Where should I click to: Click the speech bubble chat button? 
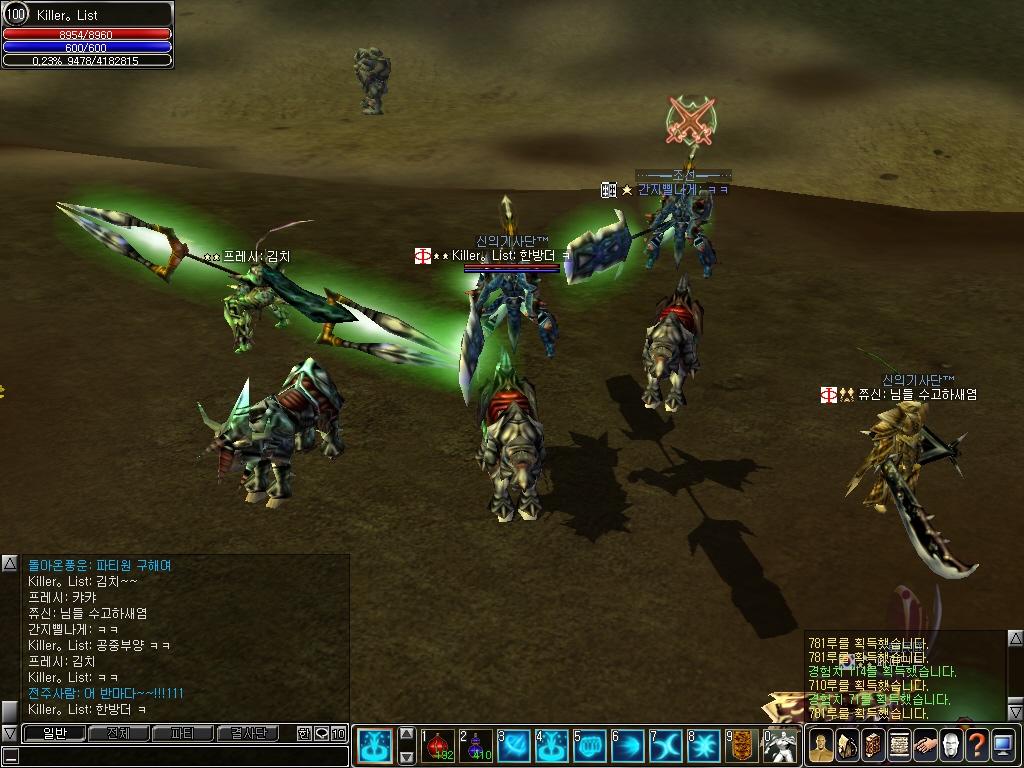[x=321, y=733]
